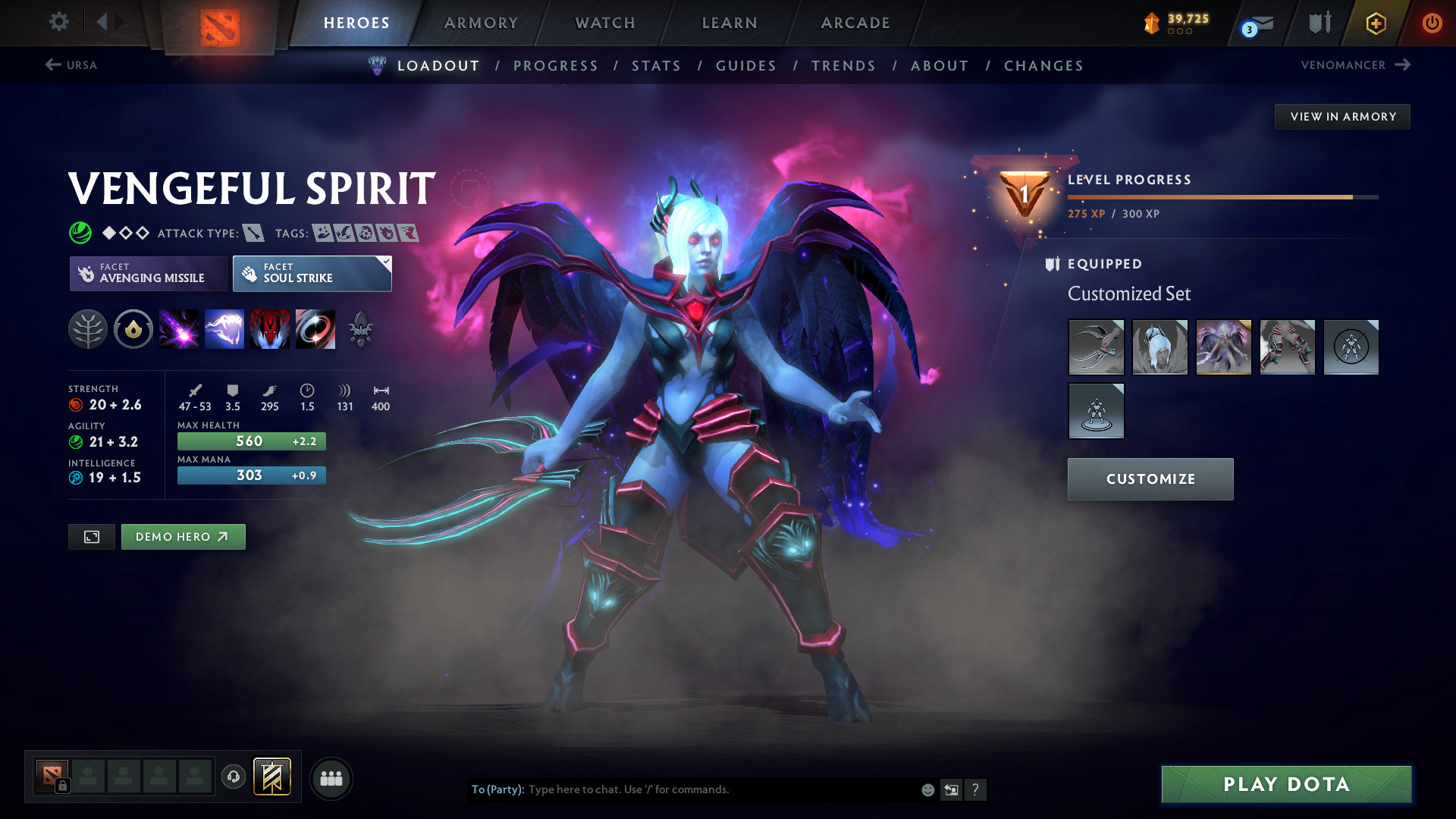
Task: Click the Vengeance Aura ability icon
Action: click(x=269, y=328)
